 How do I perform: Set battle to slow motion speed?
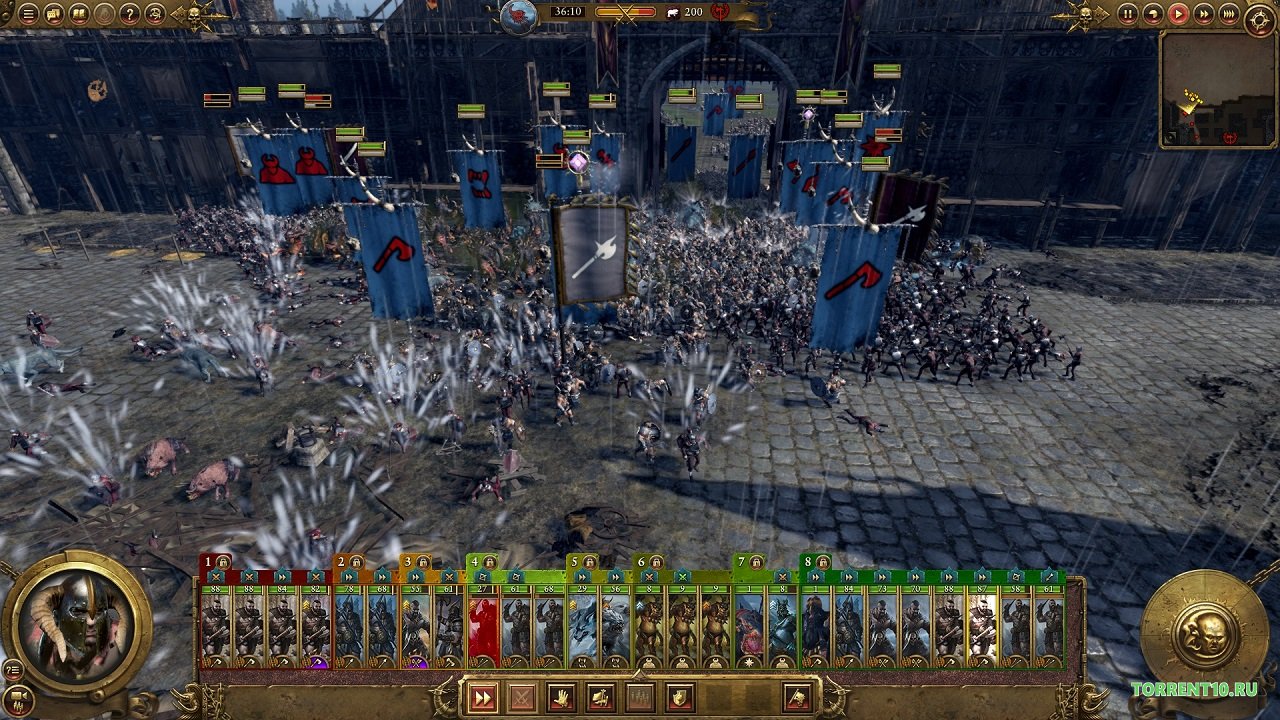pyautogui.click(x=1153, y=14)
